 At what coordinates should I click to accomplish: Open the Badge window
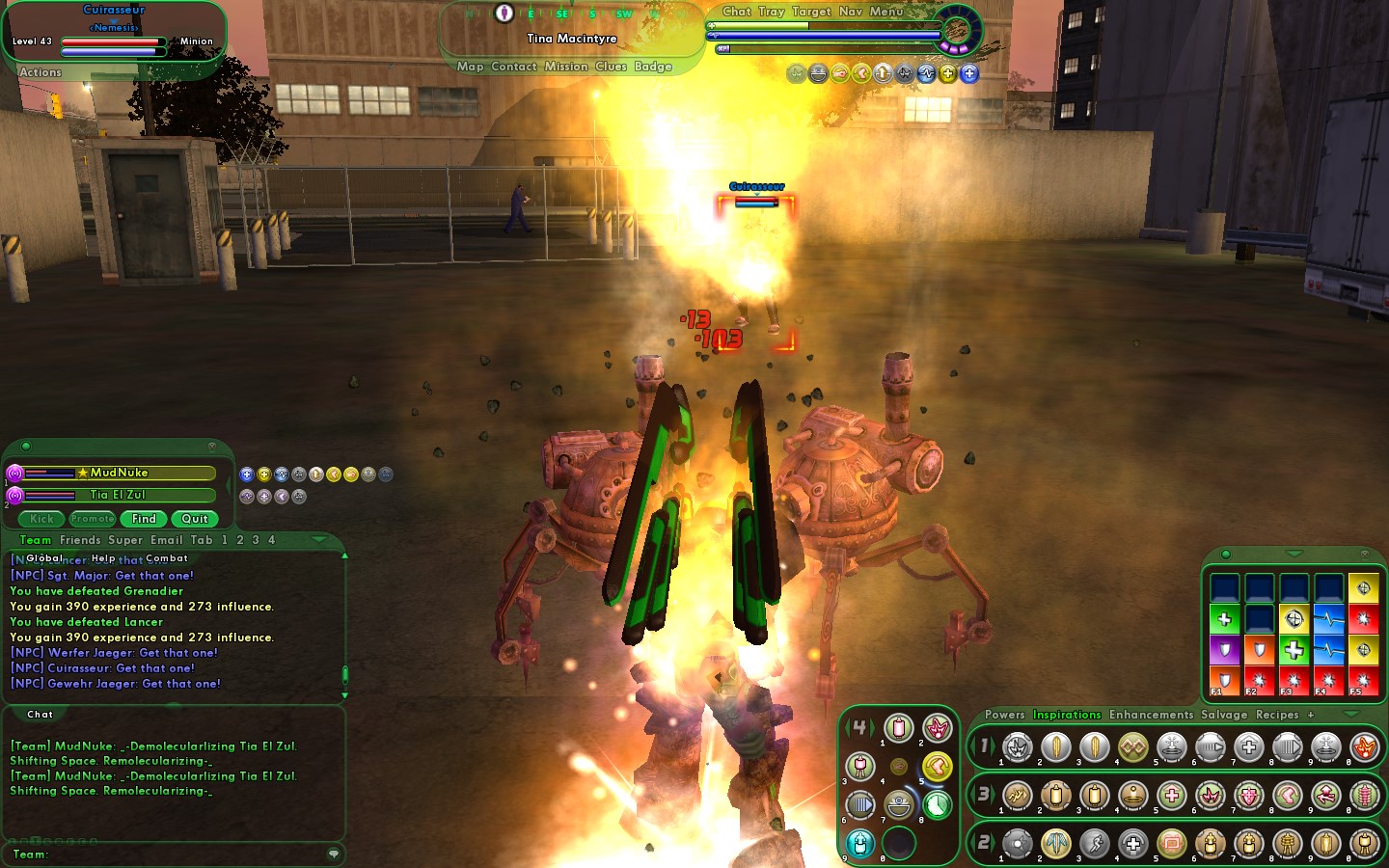[653, 67]
